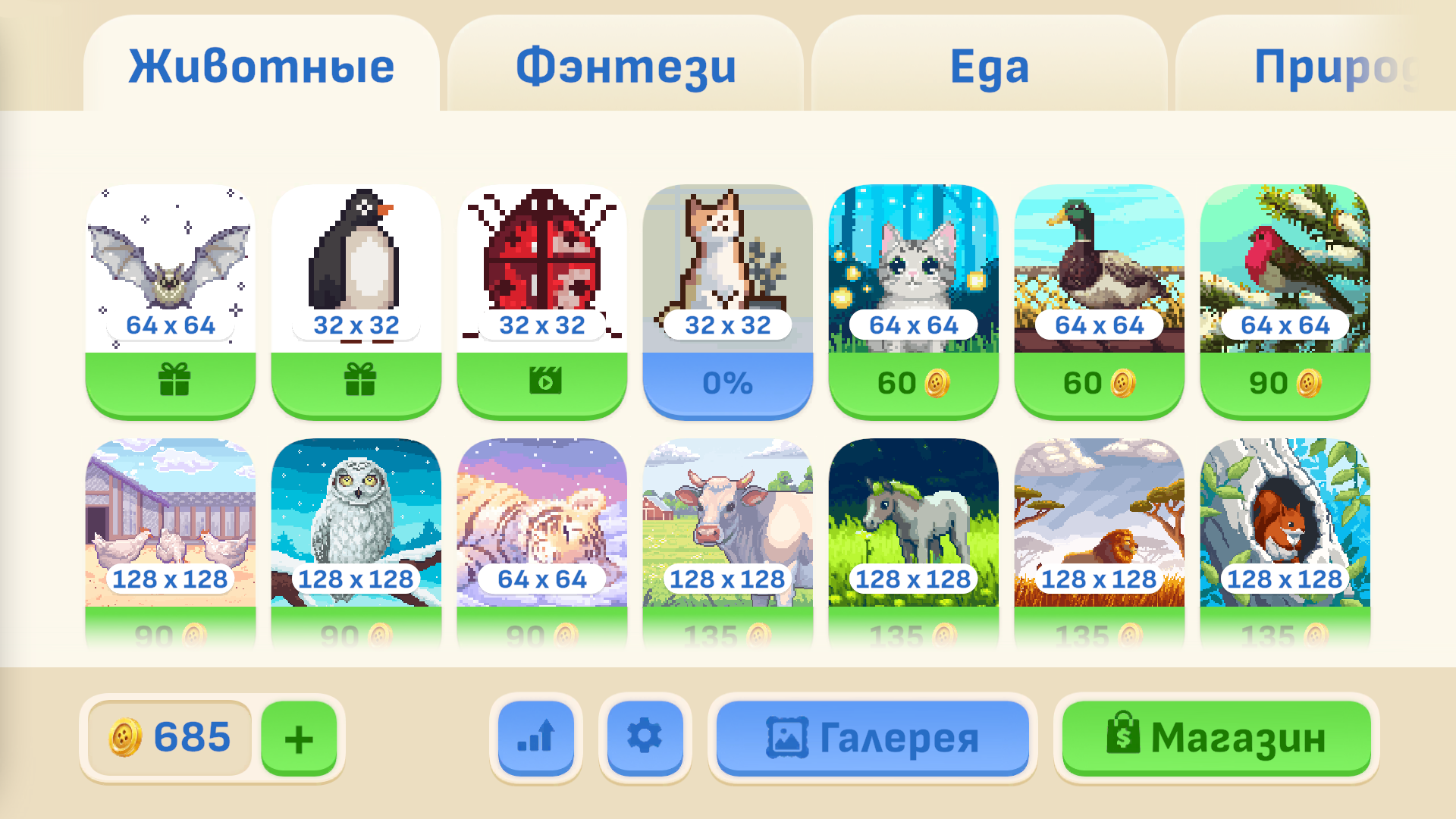Open the Магазин store
Viewport: 1456px width, 819px height.
pyautogui.click(x=1213, y=736)
